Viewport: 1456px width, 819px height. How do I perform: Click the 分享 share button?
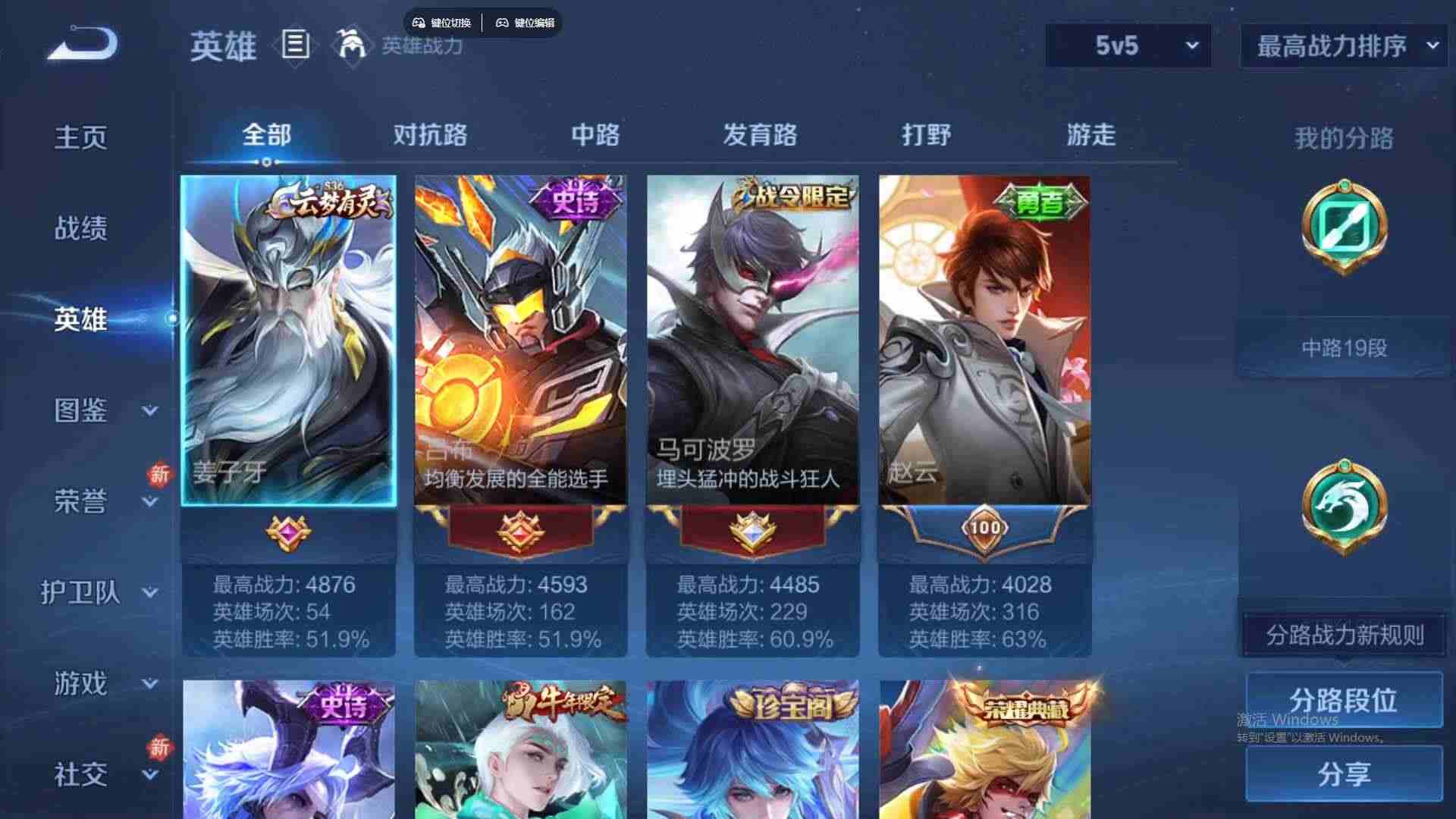point(1342,775)
